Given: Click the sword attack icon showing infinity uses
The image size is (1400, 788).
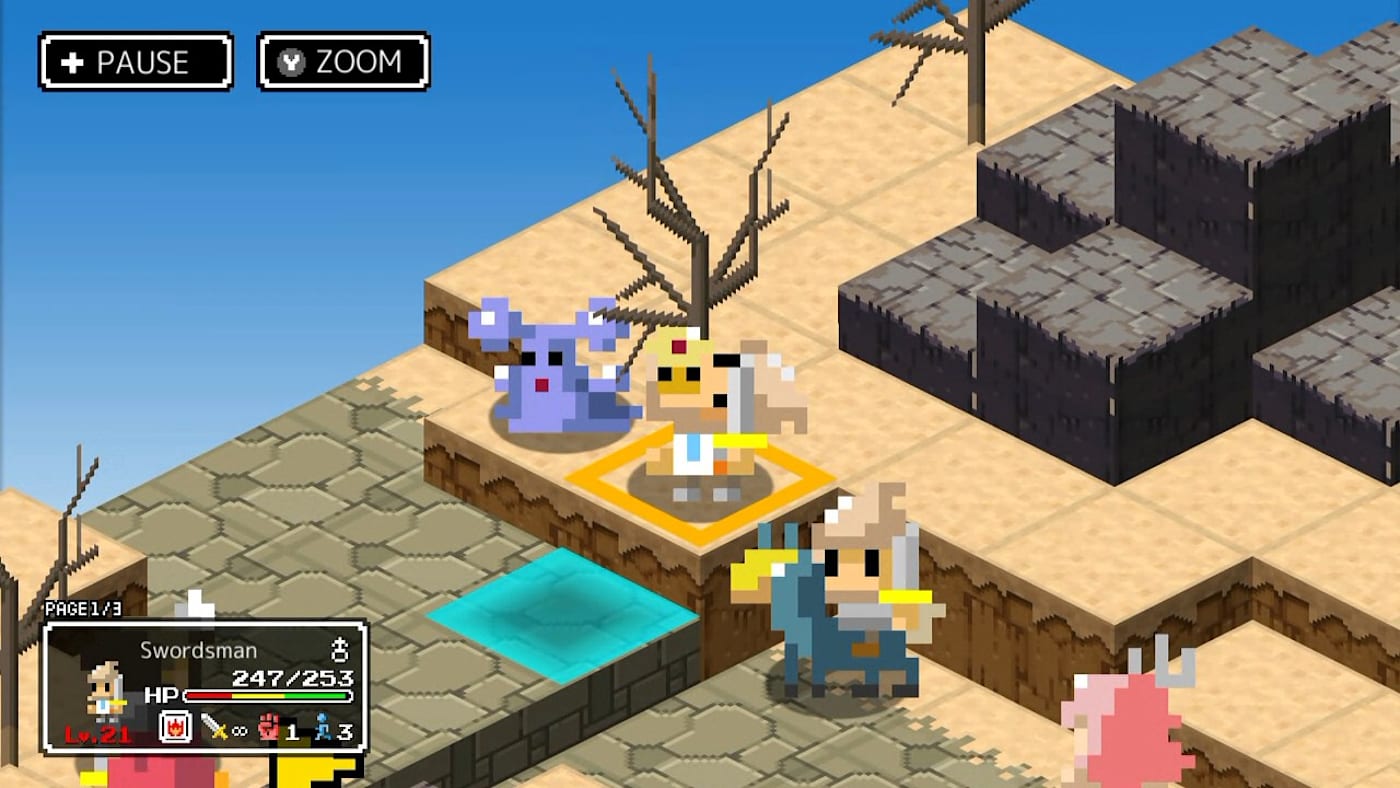Looking at the screenshot, I should pos(220,726).
